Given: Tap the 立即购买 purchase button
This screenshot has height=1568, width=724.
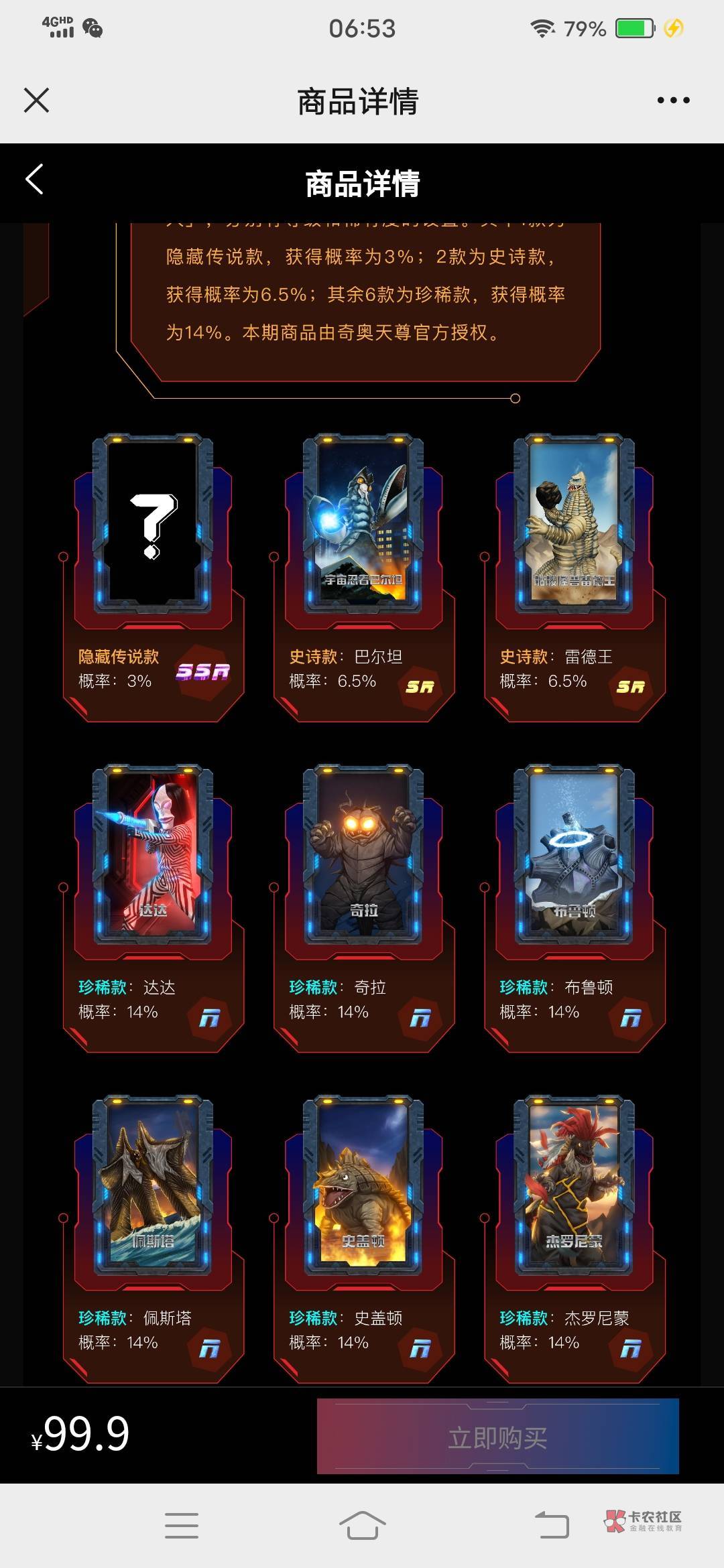Looking at the screenshot, I should pos(497,1437).
